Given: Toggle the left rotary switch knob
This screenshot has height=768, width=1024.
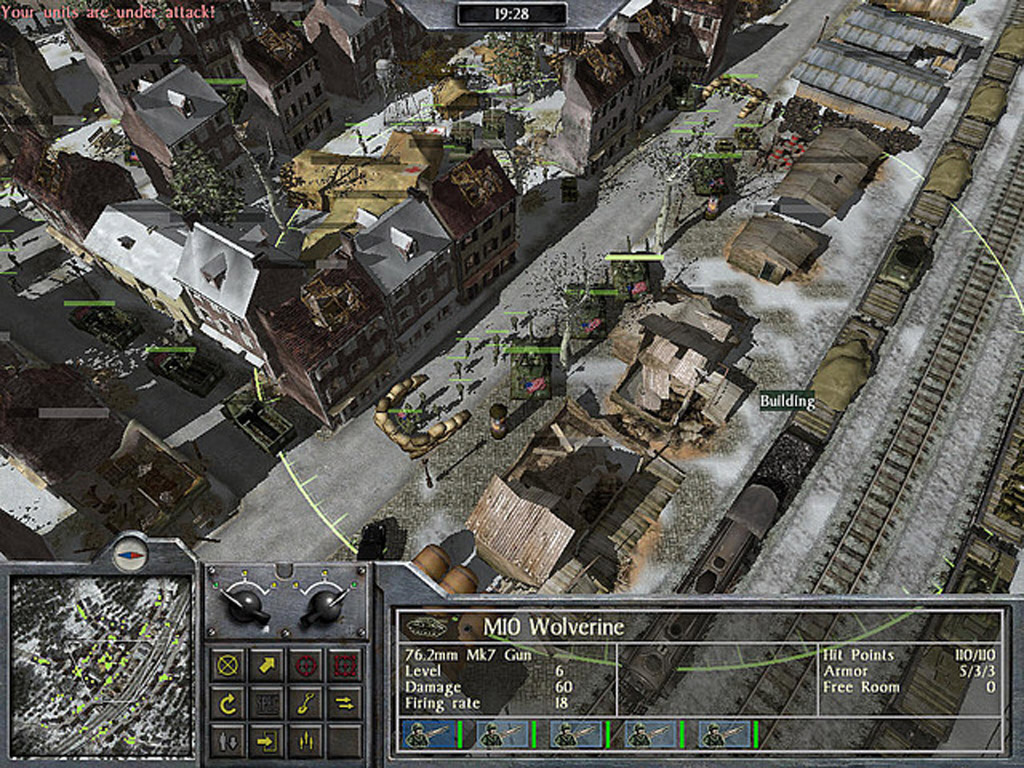Looking at the screenshot, I should (245, 603).
